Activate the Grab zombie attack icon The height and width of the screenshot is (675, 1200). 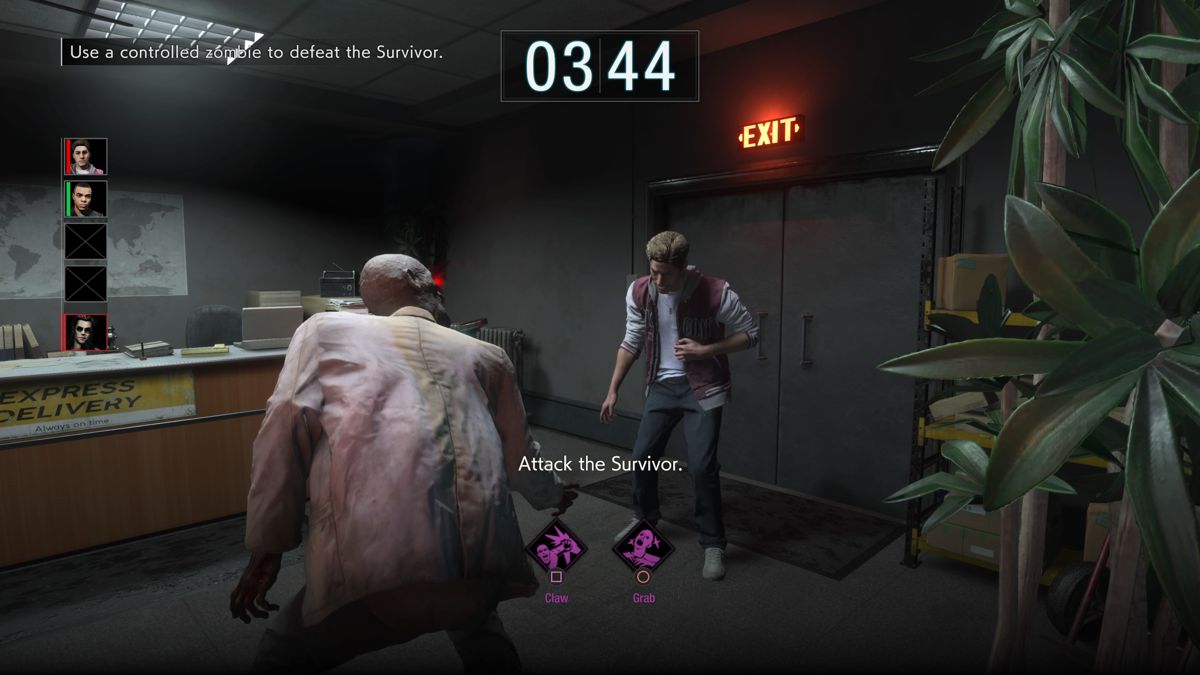click(643, 546)
